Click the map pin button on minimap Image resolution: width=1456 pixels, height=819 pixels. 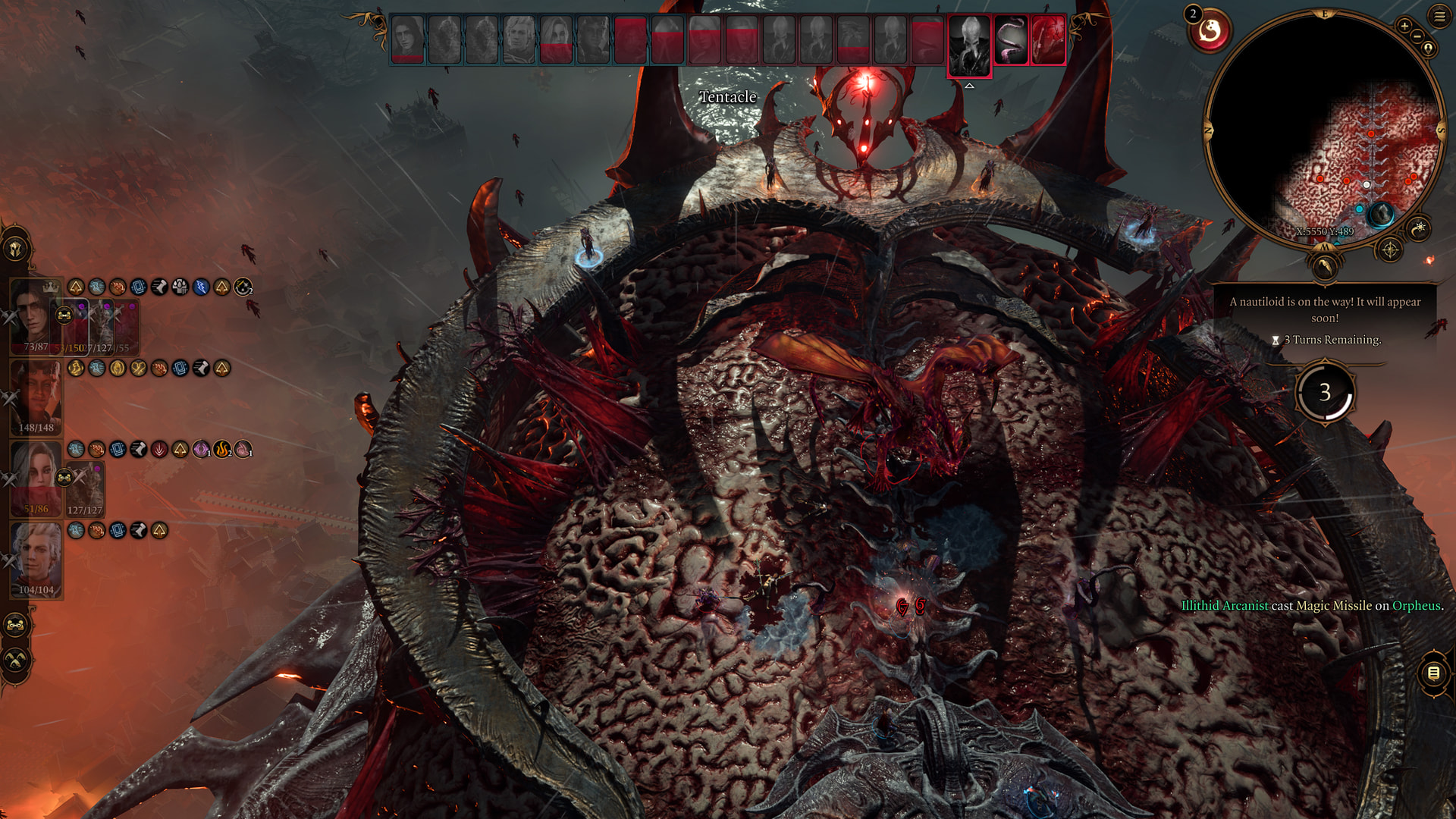click(x=1428, y=49)
